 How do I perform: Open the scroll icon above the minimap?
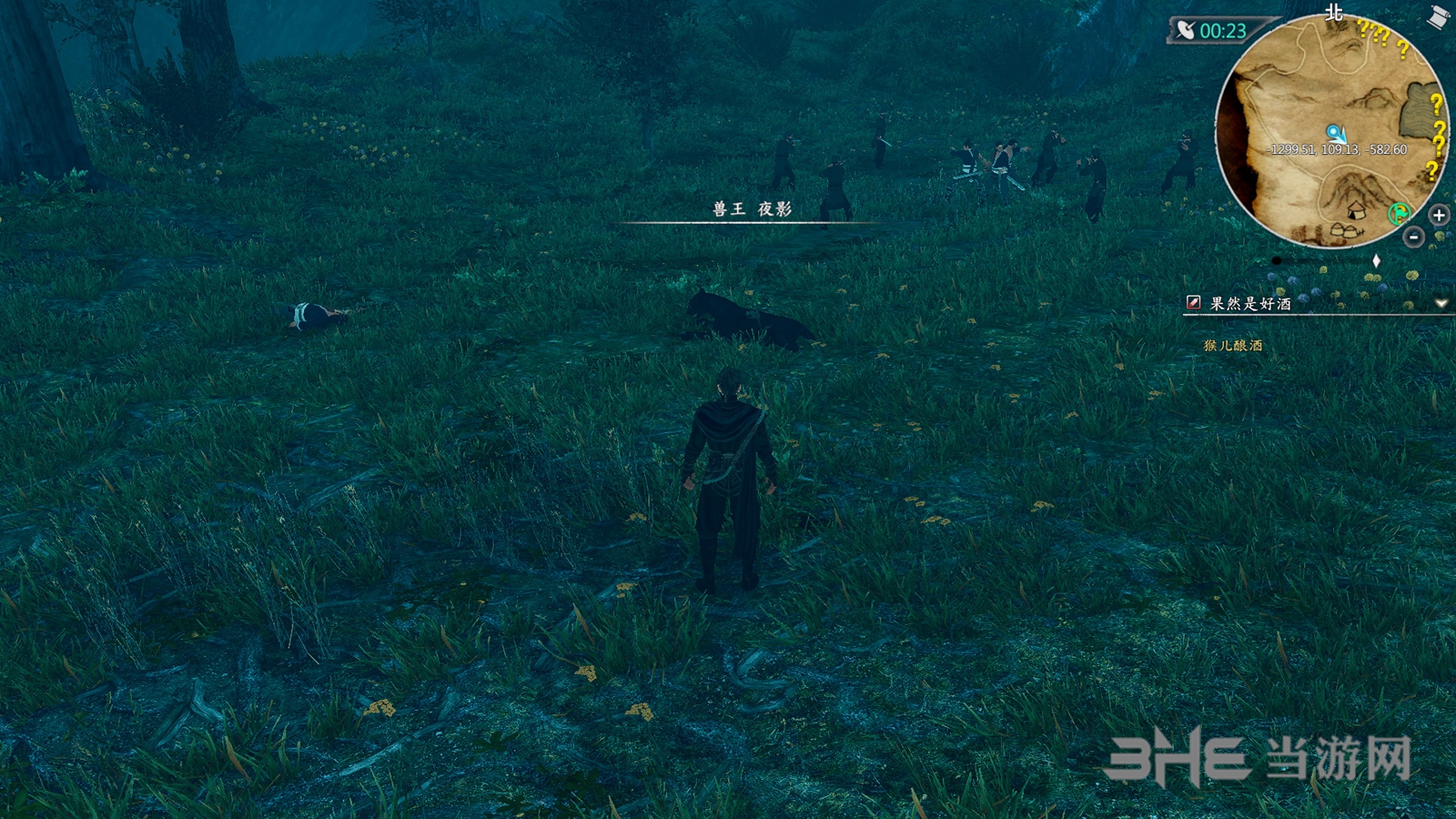point(1438,17)
